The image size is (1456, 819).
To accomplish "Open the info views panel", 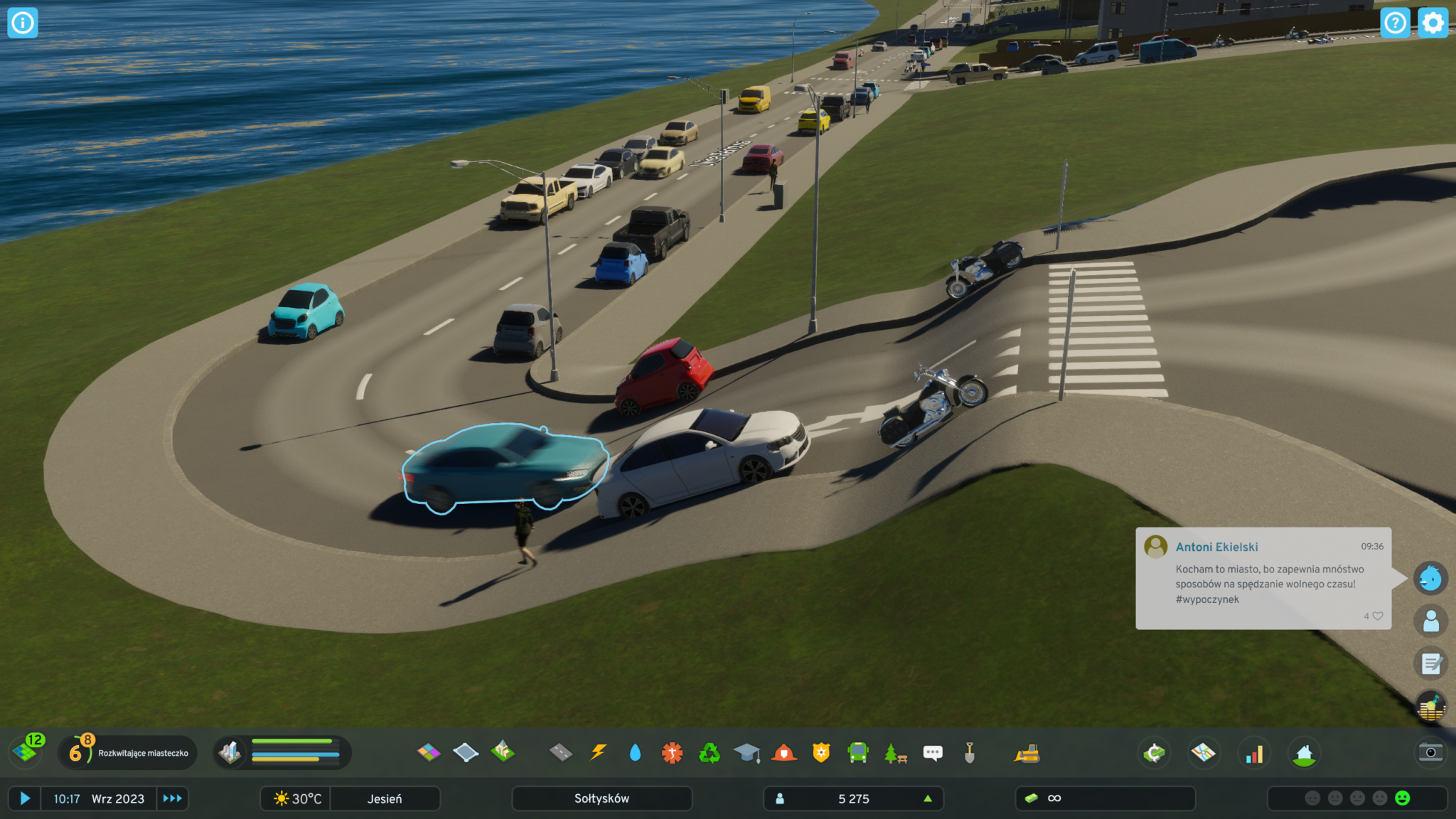I will pyautogui.click(x=22, y=23).
